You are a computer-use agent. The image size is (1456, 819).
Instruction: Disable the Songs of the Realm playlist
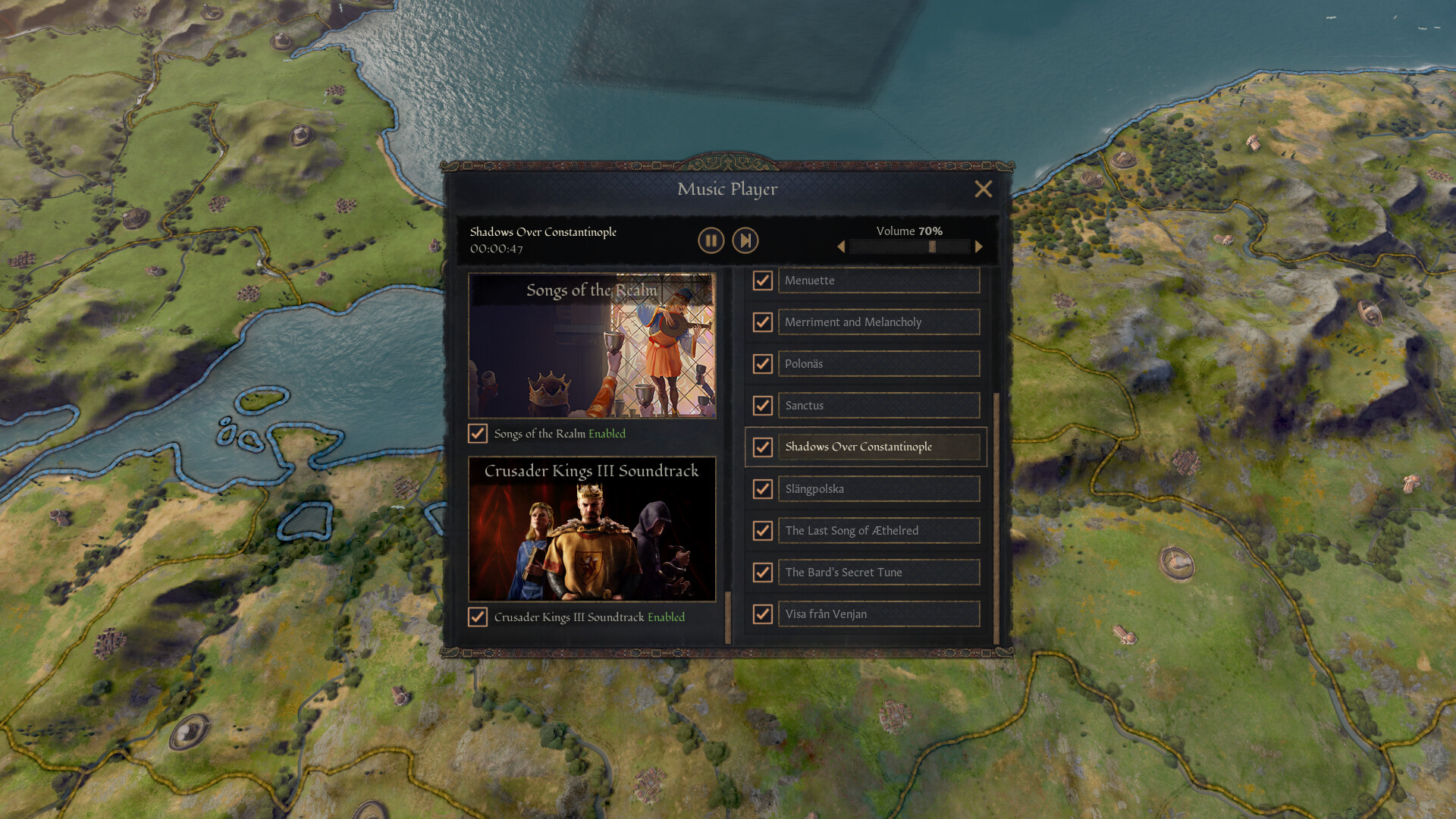478,434
